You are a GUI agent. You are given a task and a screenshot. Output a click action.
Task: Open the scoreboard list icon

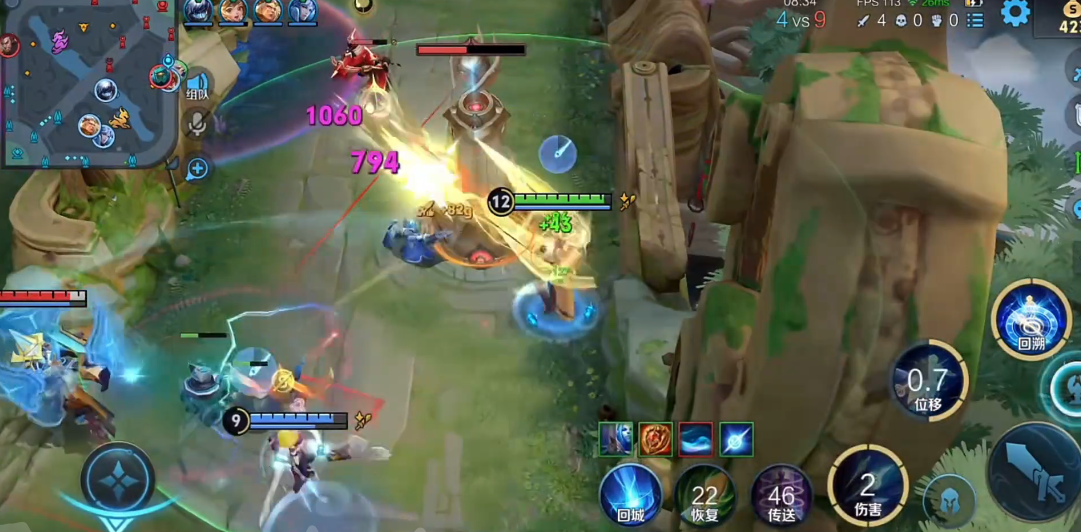coord(975,20)
